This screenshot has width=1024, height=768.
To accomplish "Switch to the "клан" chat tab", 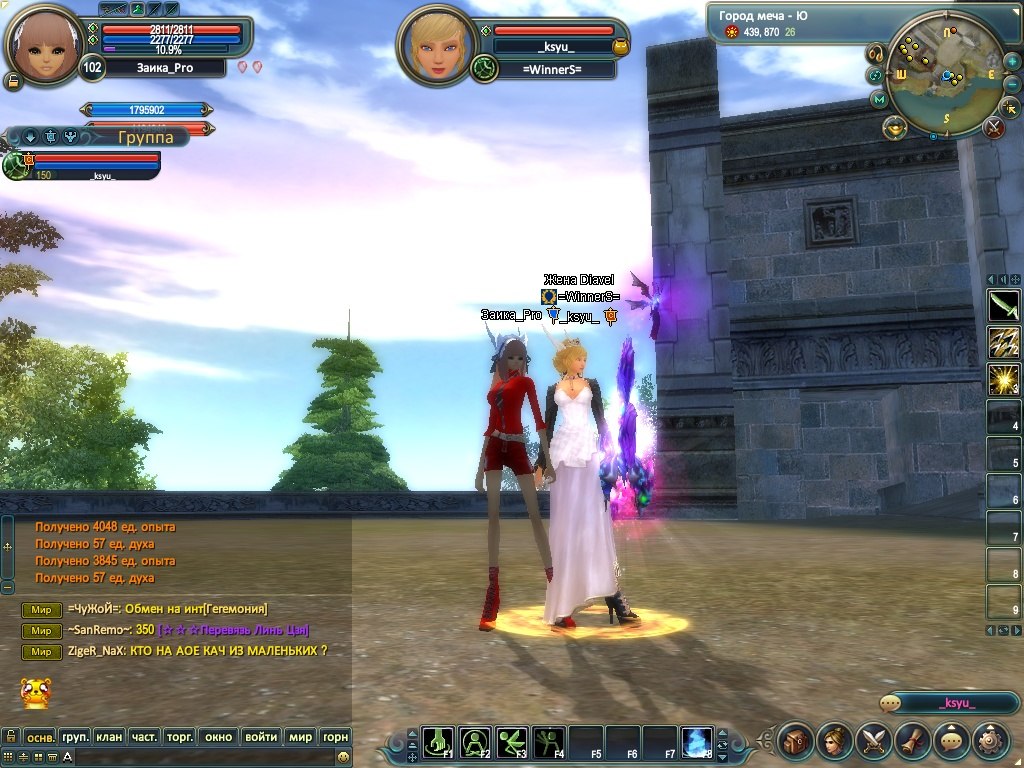I will pyautogui.click(x=109, y=737).
